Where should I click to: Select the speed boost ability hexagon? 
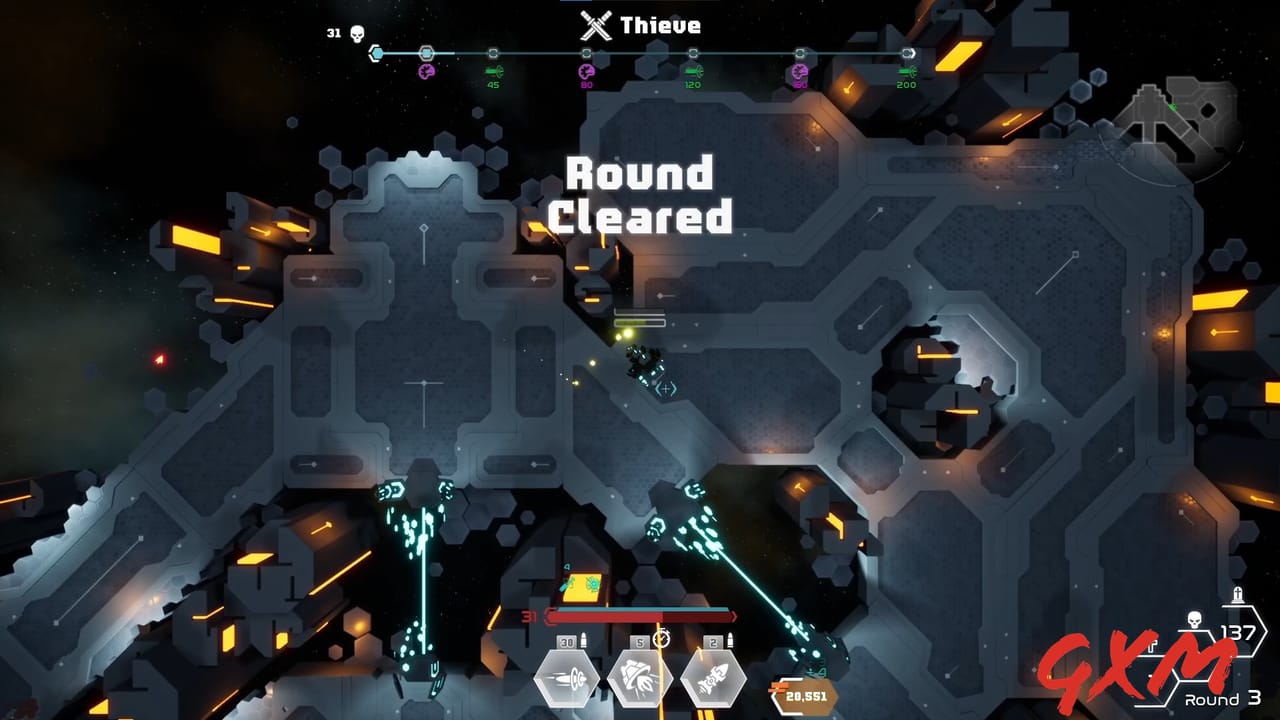pos(565,676)
